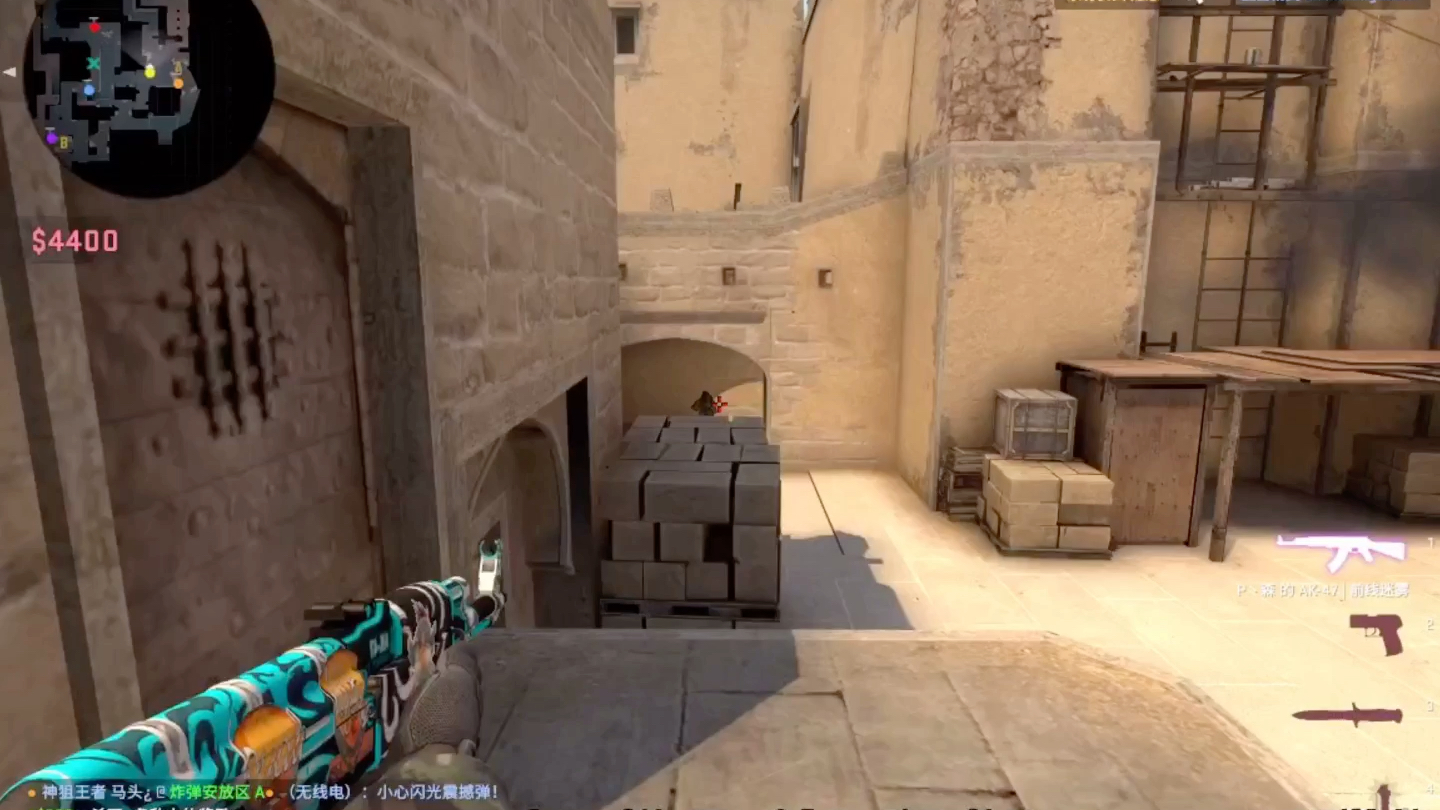The image size is (1440, 810).
Task: Click the B bombsite label on the minimap
Action: coord(64,142)
